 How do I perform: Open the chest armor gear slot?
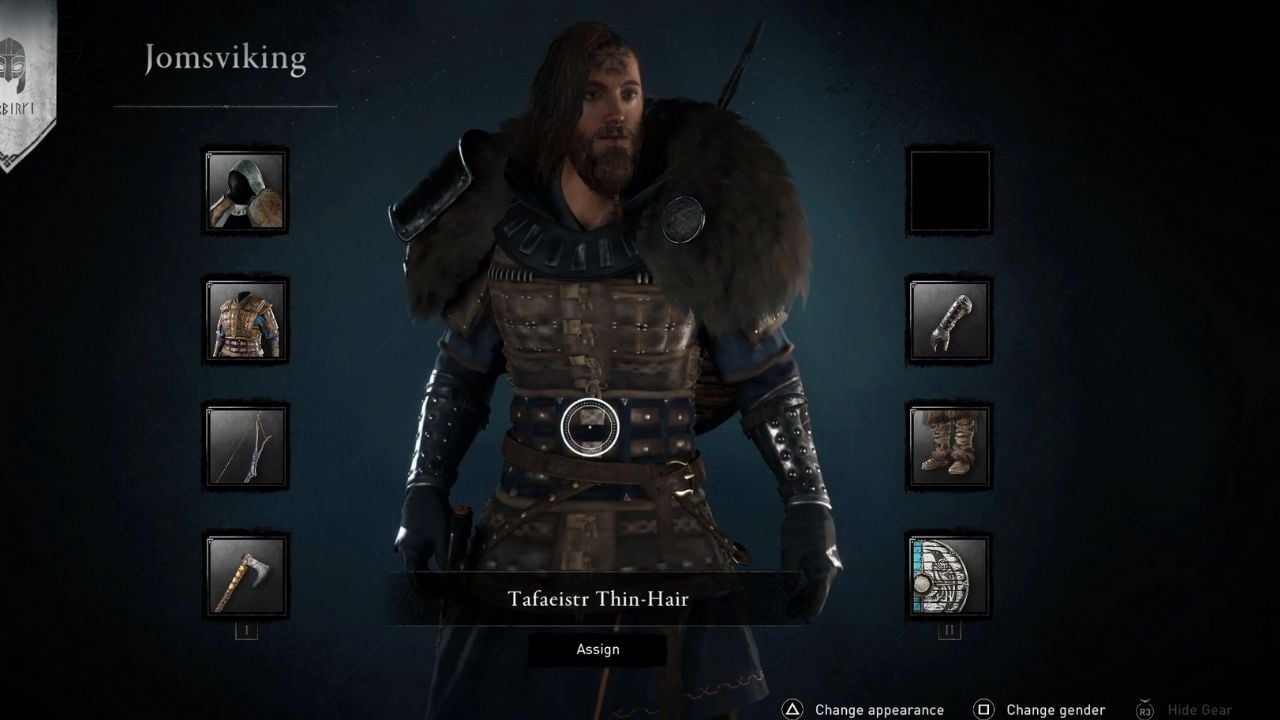click(x=244, y=318)
